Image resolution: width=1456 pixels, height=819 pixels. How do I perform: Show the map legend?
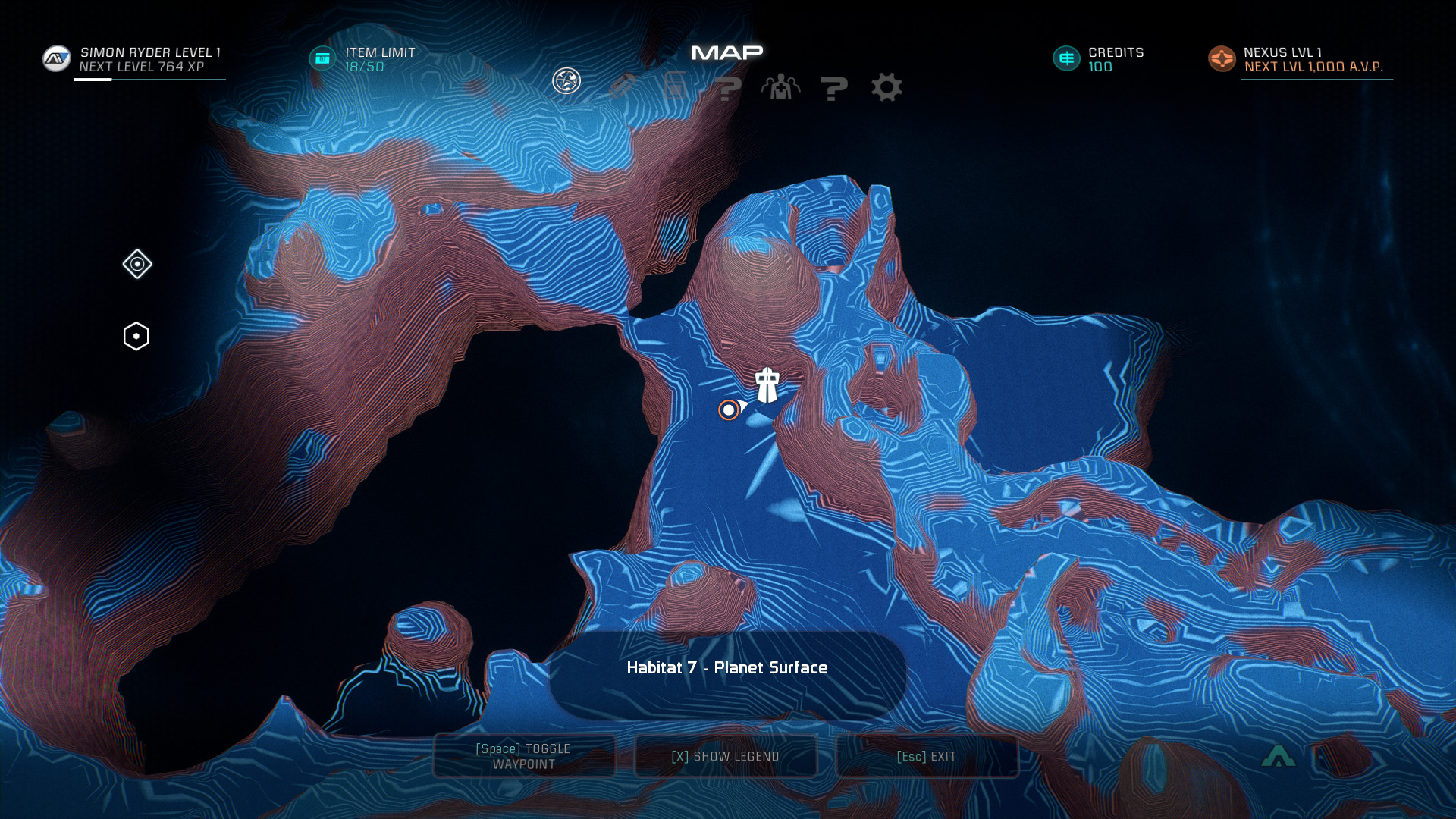[x=726, y=756]
